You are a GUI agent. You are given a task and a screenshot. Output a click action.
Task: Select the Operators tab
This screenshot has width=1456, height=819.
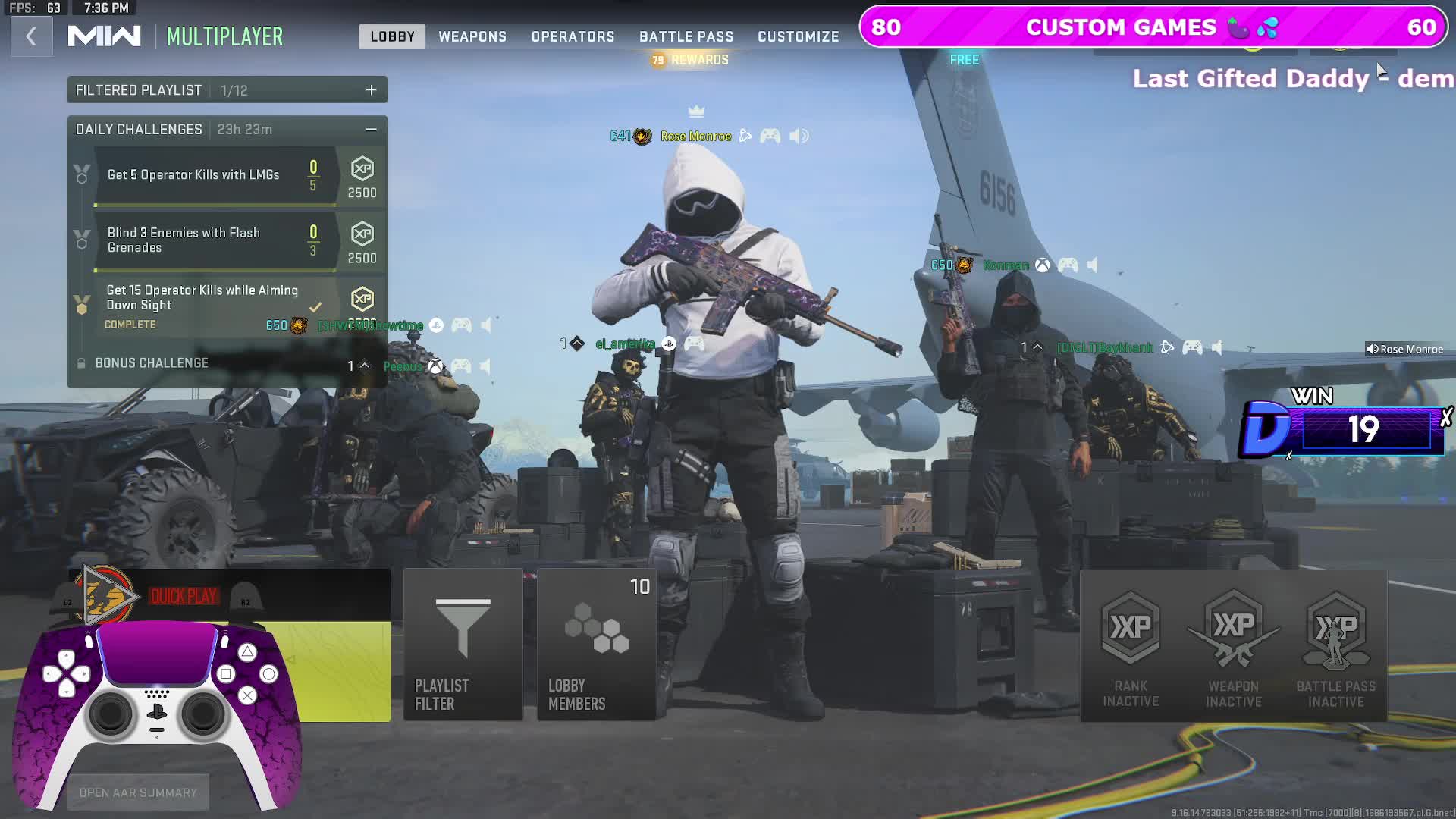573,36
